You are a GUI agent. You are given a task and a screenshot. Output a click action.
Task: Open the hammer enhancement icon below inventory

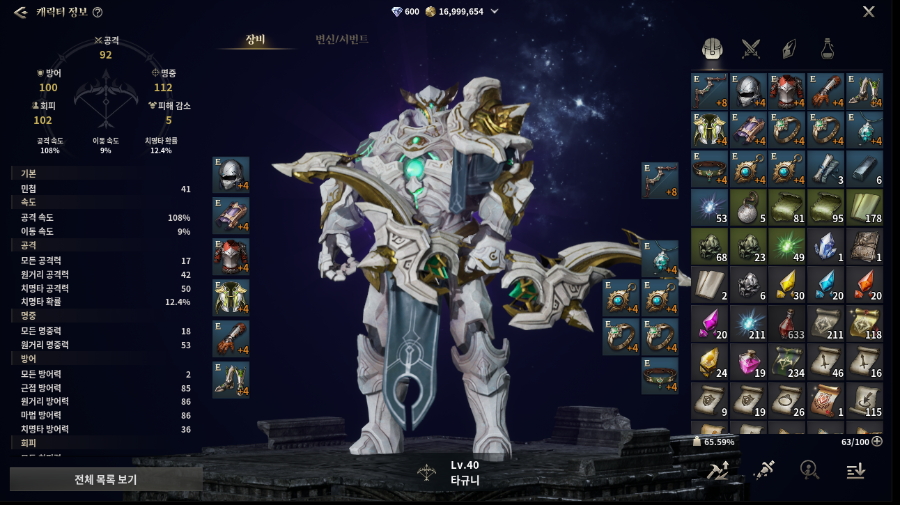718,469
